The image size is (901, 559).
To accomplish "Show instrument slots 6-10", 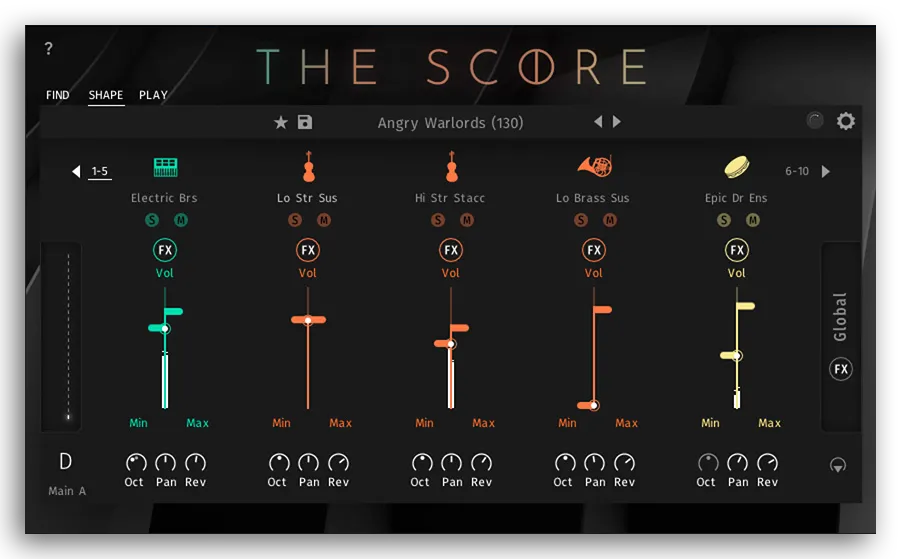I will click(825, 171).
